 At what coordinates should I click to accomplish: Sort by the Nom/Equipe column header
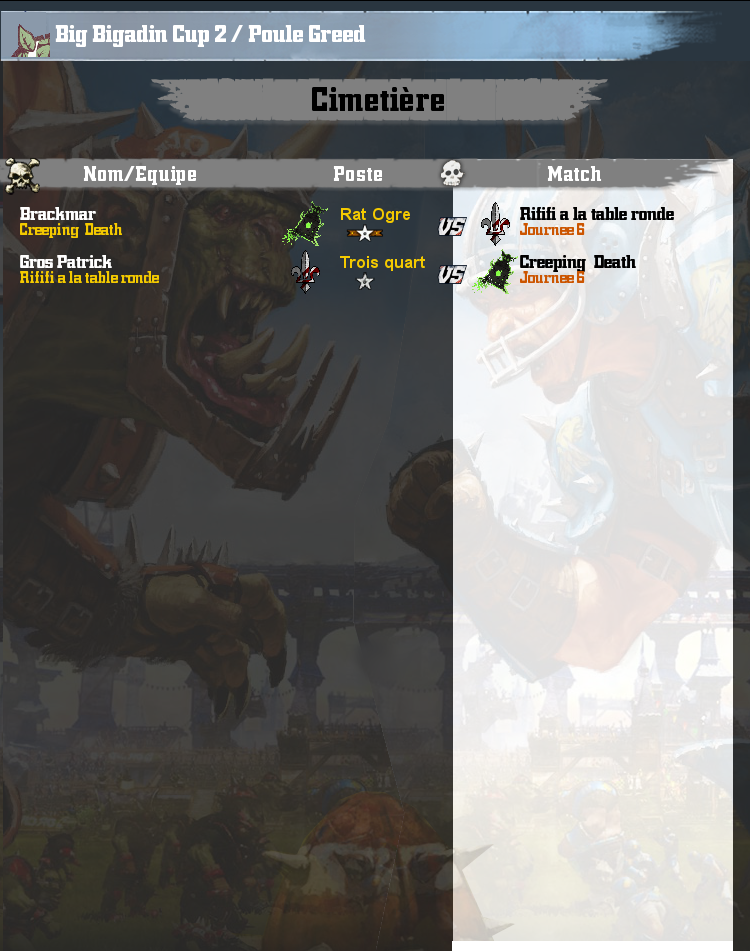[x=139, y=174]
